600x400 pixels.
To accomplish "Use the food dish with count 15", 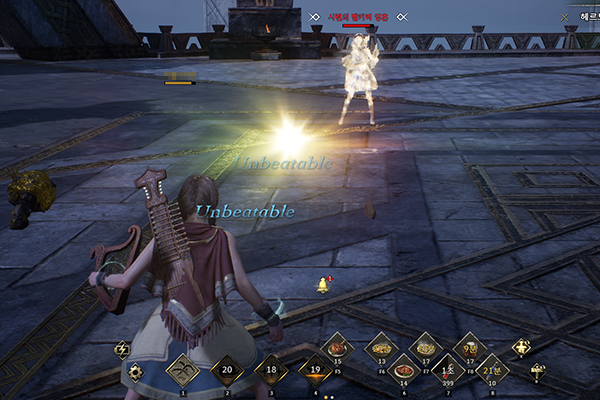I will pyautogui.click(x=337, y=348).
